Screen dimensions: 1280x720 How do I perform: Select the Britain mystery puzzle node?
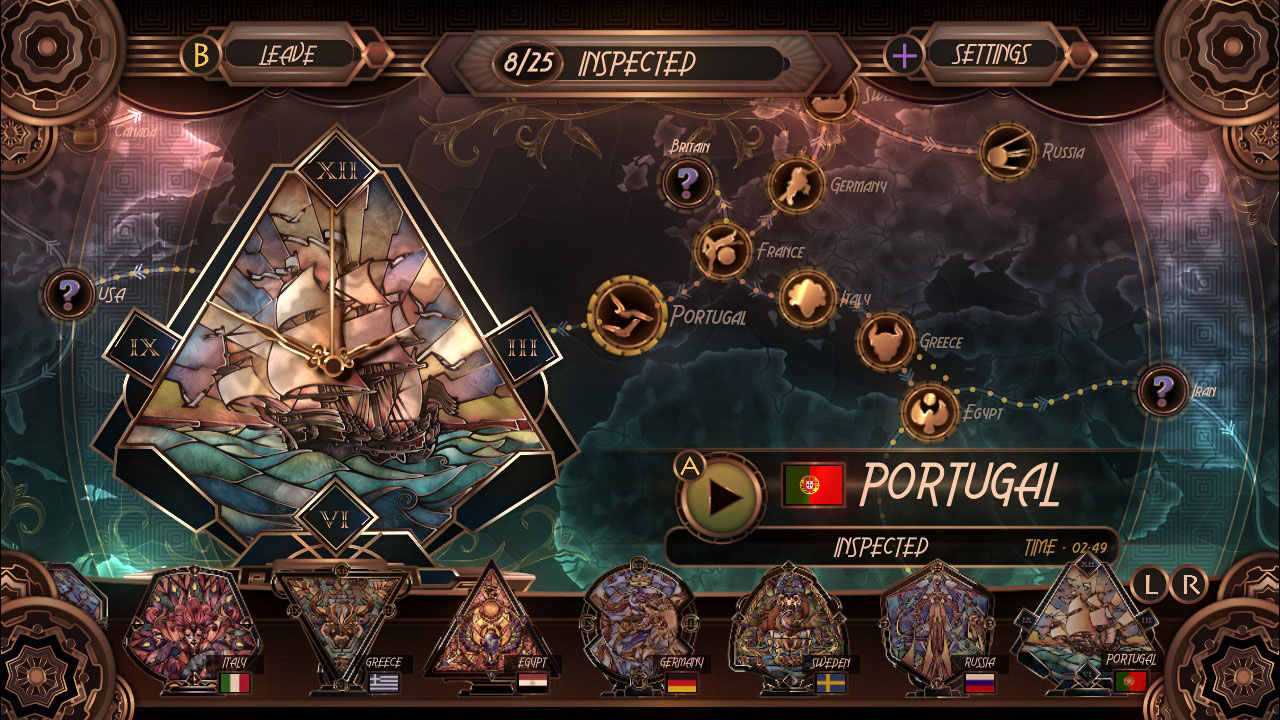point(686,182)
